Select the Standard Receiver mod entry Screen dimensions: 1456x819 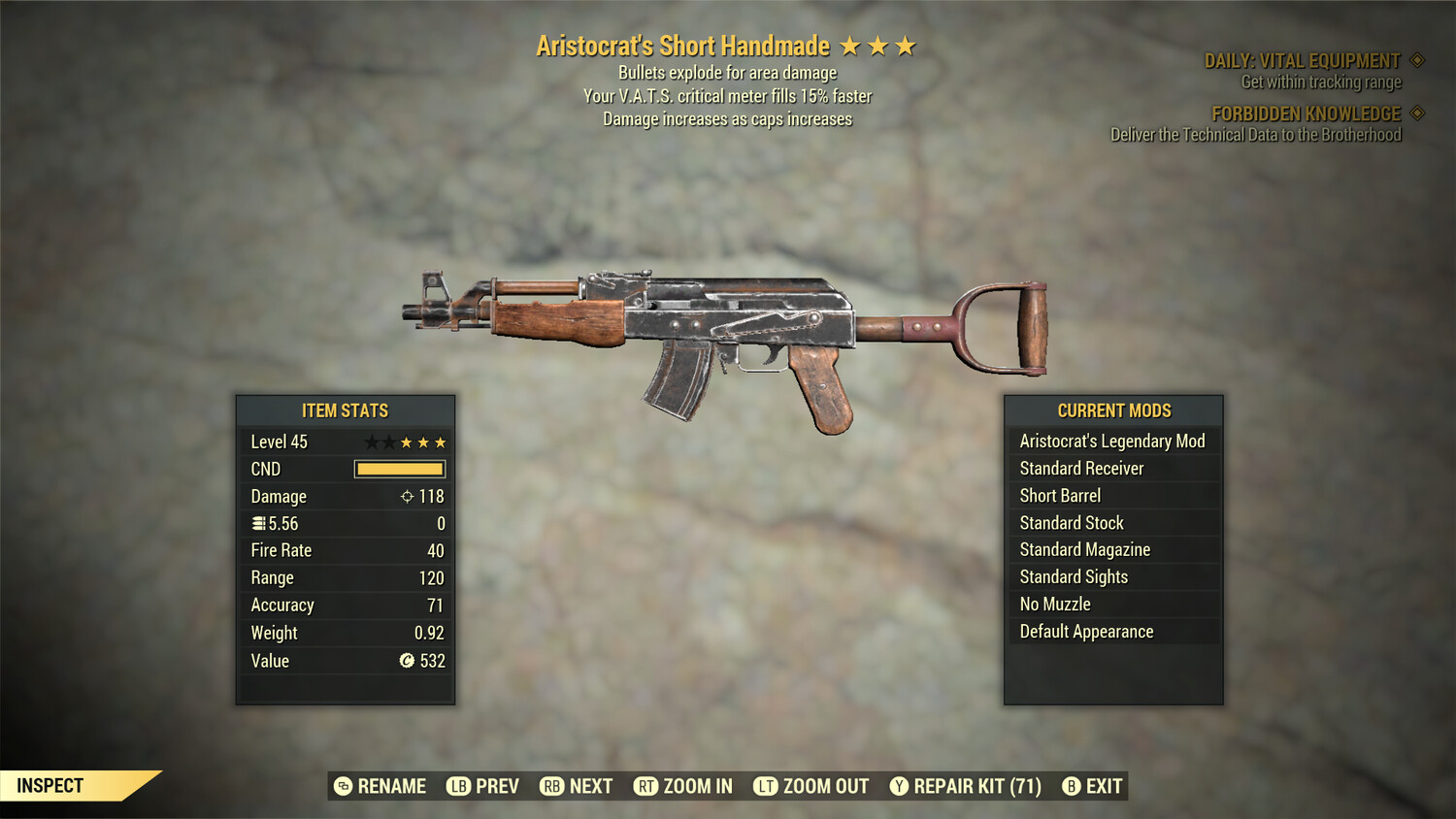(1112, 468)
